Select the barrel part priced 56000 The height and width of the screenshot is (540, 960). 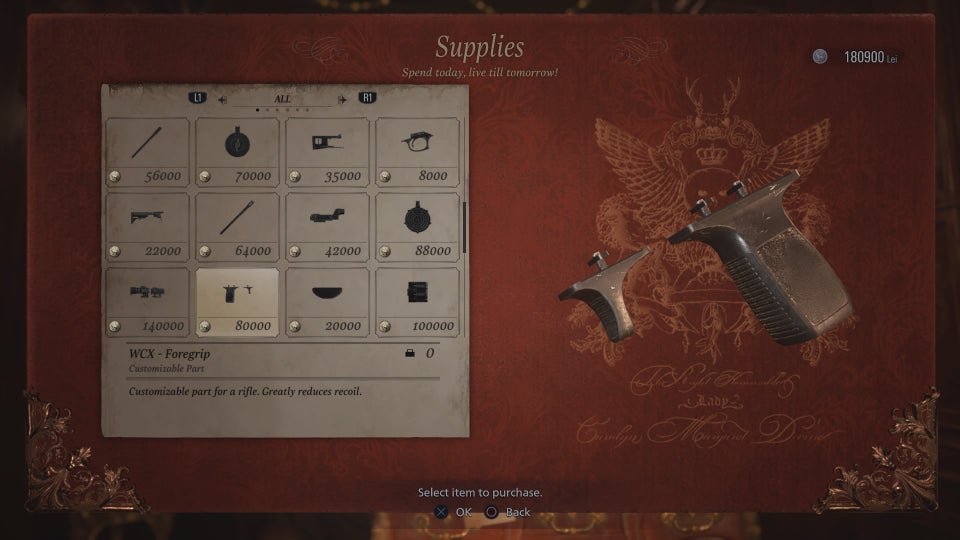(x=147, y=151)
